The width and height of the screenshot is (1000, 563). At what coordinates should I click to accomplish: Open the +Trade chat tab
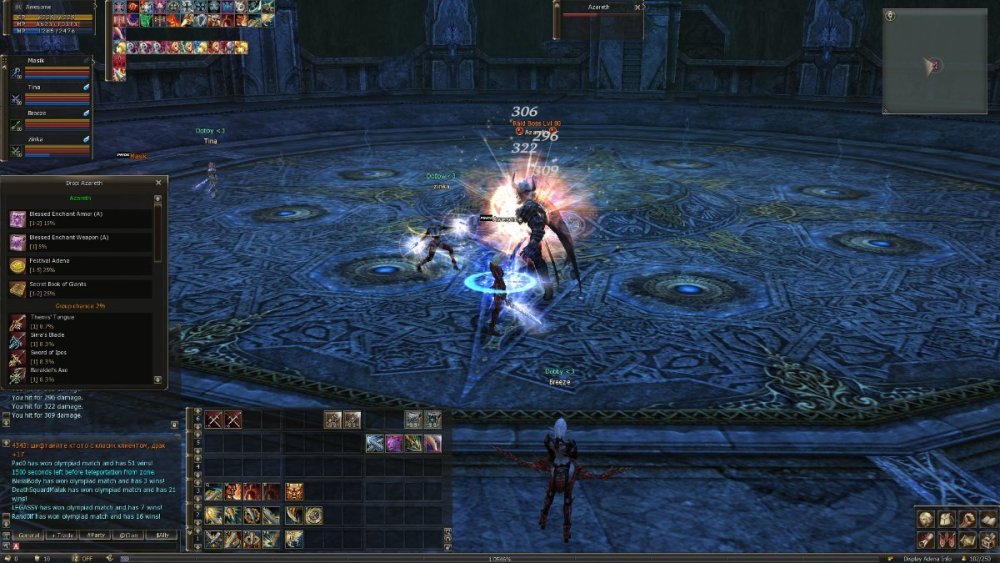(x=62, y=535)
